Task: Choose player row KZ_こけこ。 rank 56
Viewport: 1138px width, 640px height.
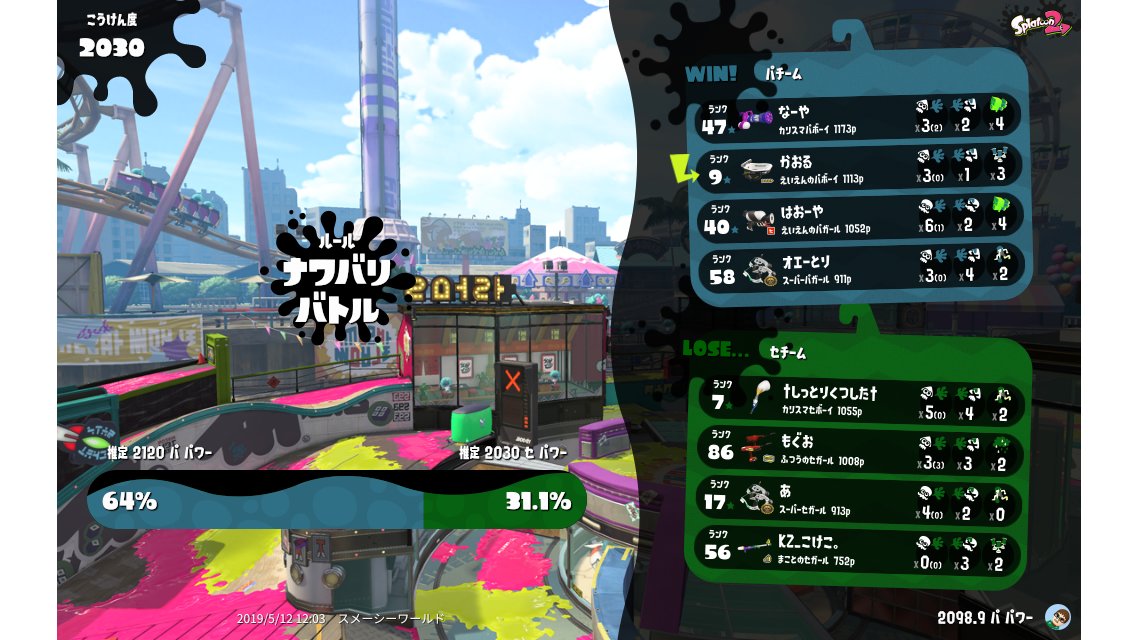Action: (x=860, y=548)
